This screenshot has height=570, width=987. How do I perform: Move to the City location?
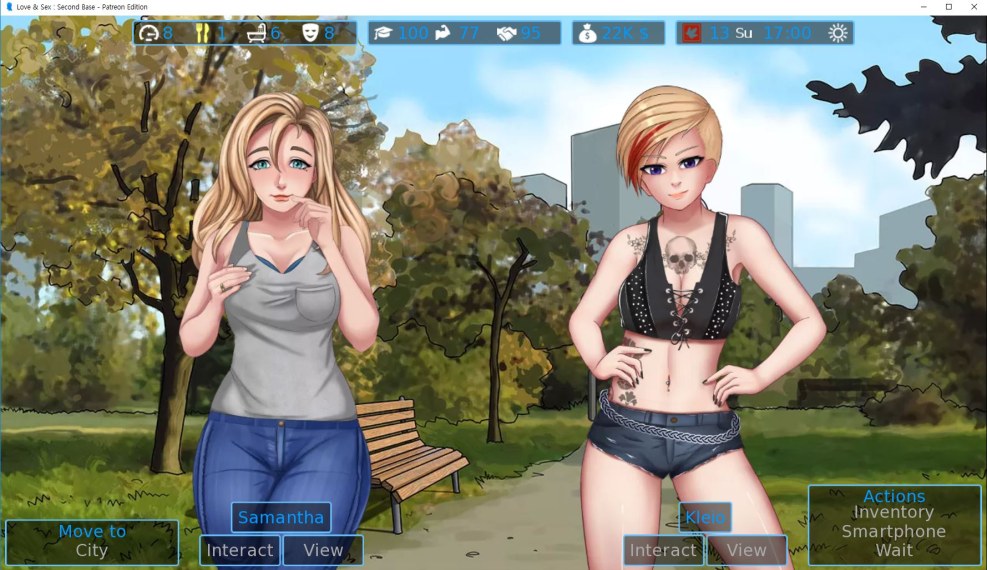(x=91, y=550)
